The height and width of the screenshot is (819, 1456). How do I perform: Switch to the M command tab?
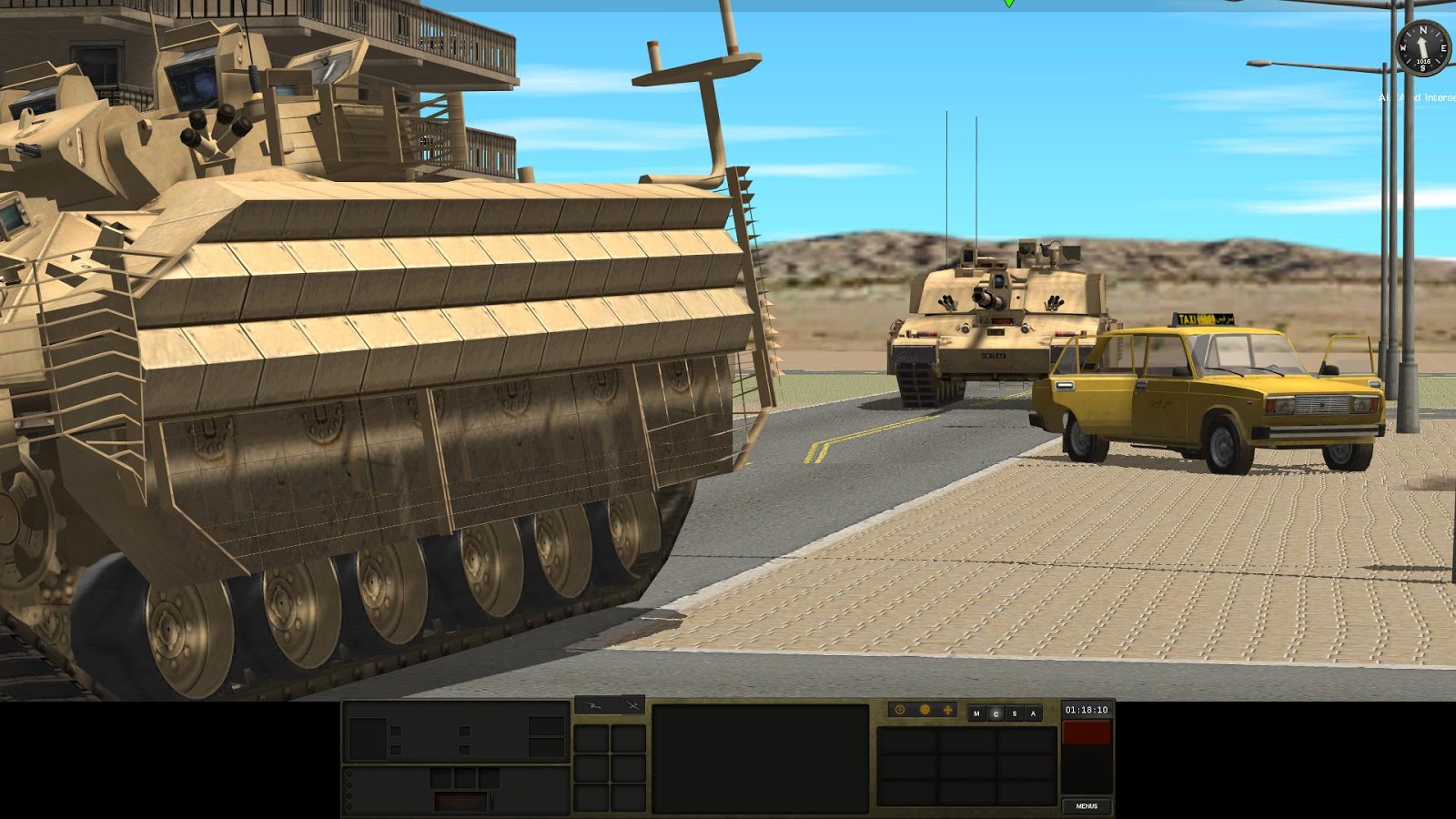[975, 713]
